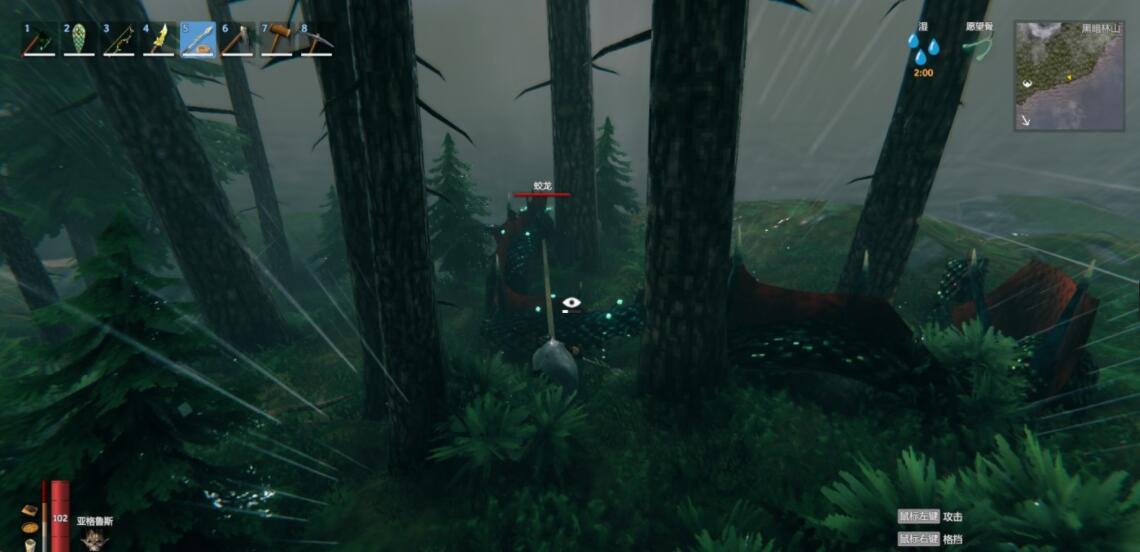The width and height of the screenshot is (1140, 552).
Task: Click the top food icon beside health bar
Action: (31, 511)
